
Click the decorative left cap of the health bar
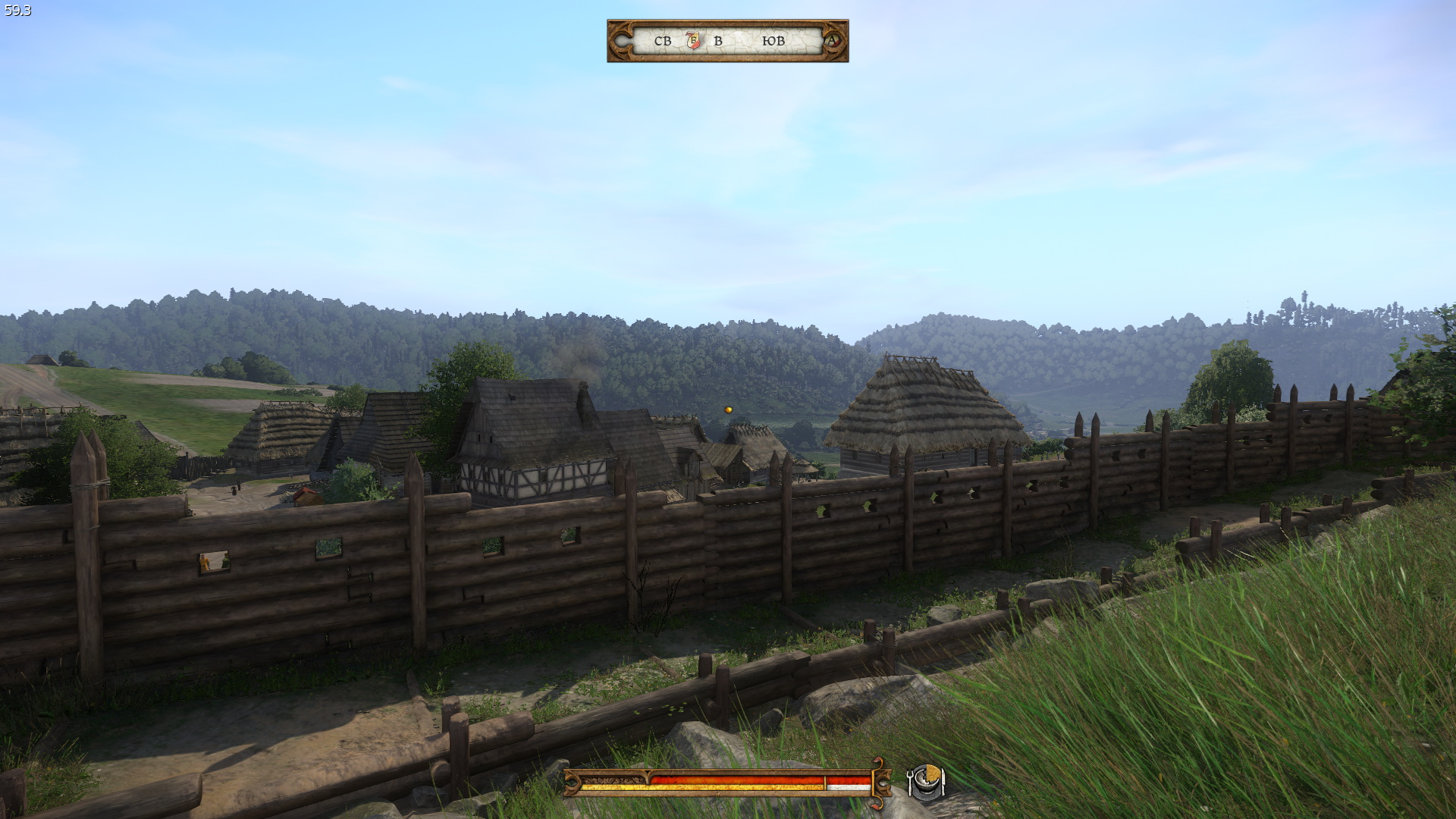point(573,781)
